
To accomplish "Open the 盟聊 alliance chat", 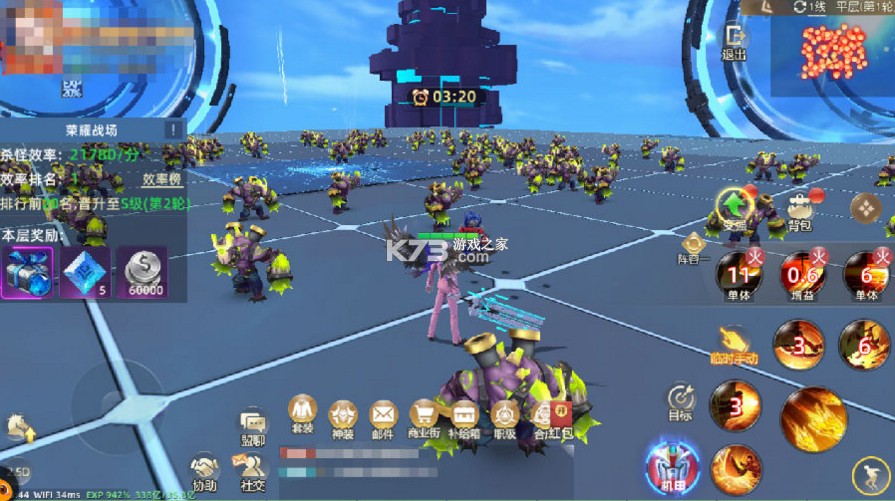I will 252,428.
